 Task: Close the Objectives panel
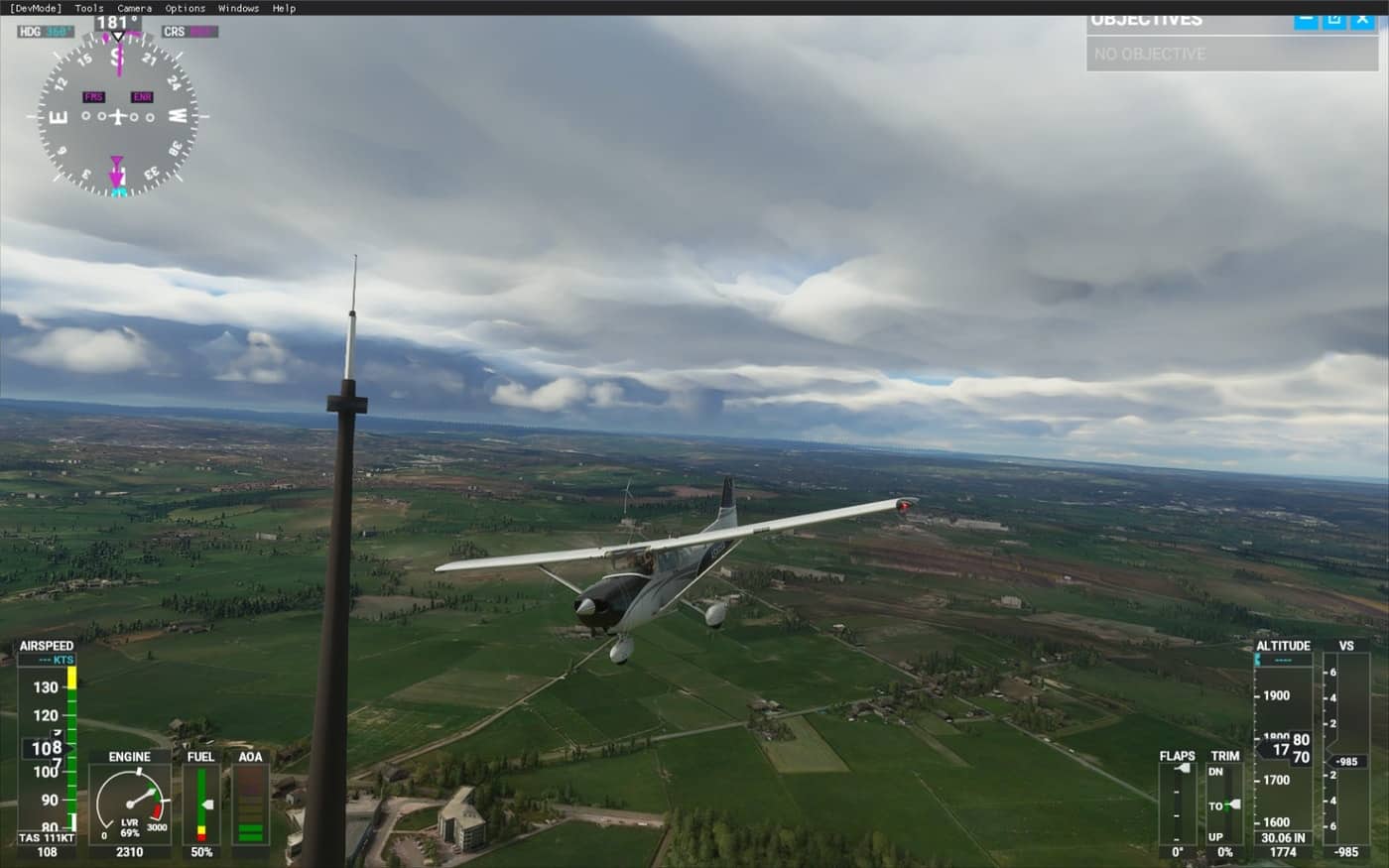click(1363, 20)
